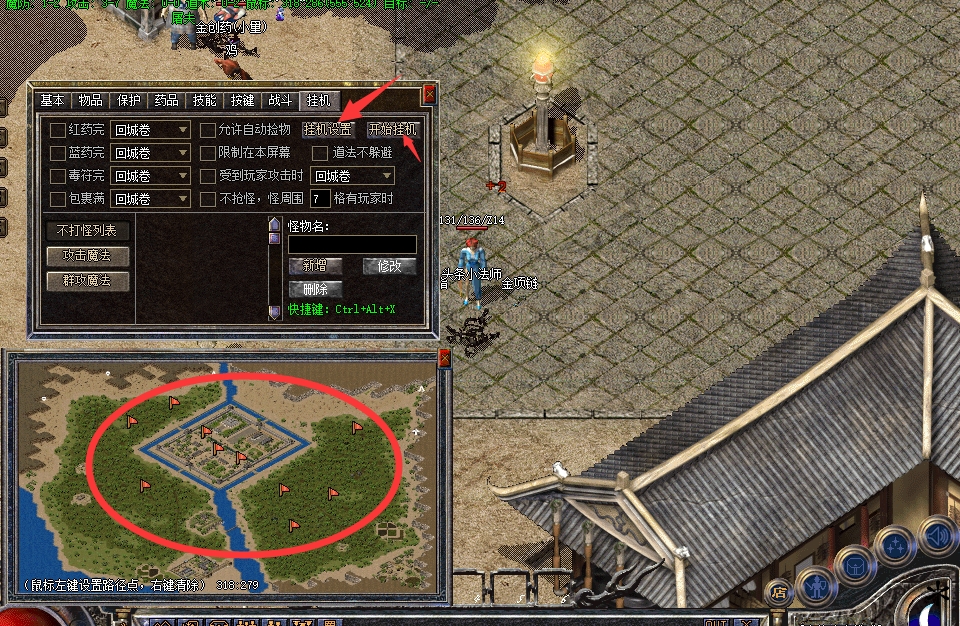Viewport: 960px width, 626px height.
Task: Open the 不打怪列表 list
Action: (x=88, y=231)
